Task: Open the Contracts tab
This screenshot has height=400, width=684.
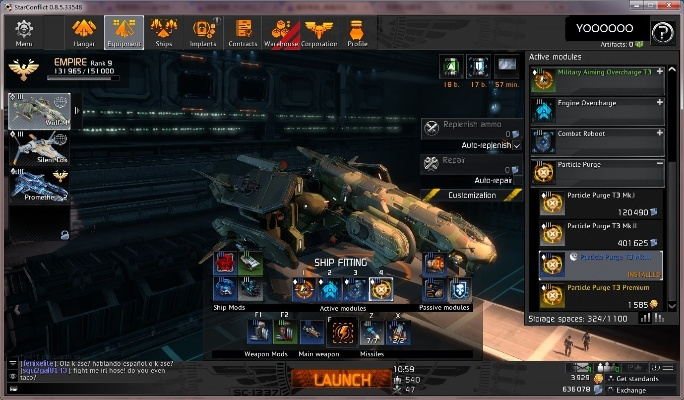Action: point(242,32)
